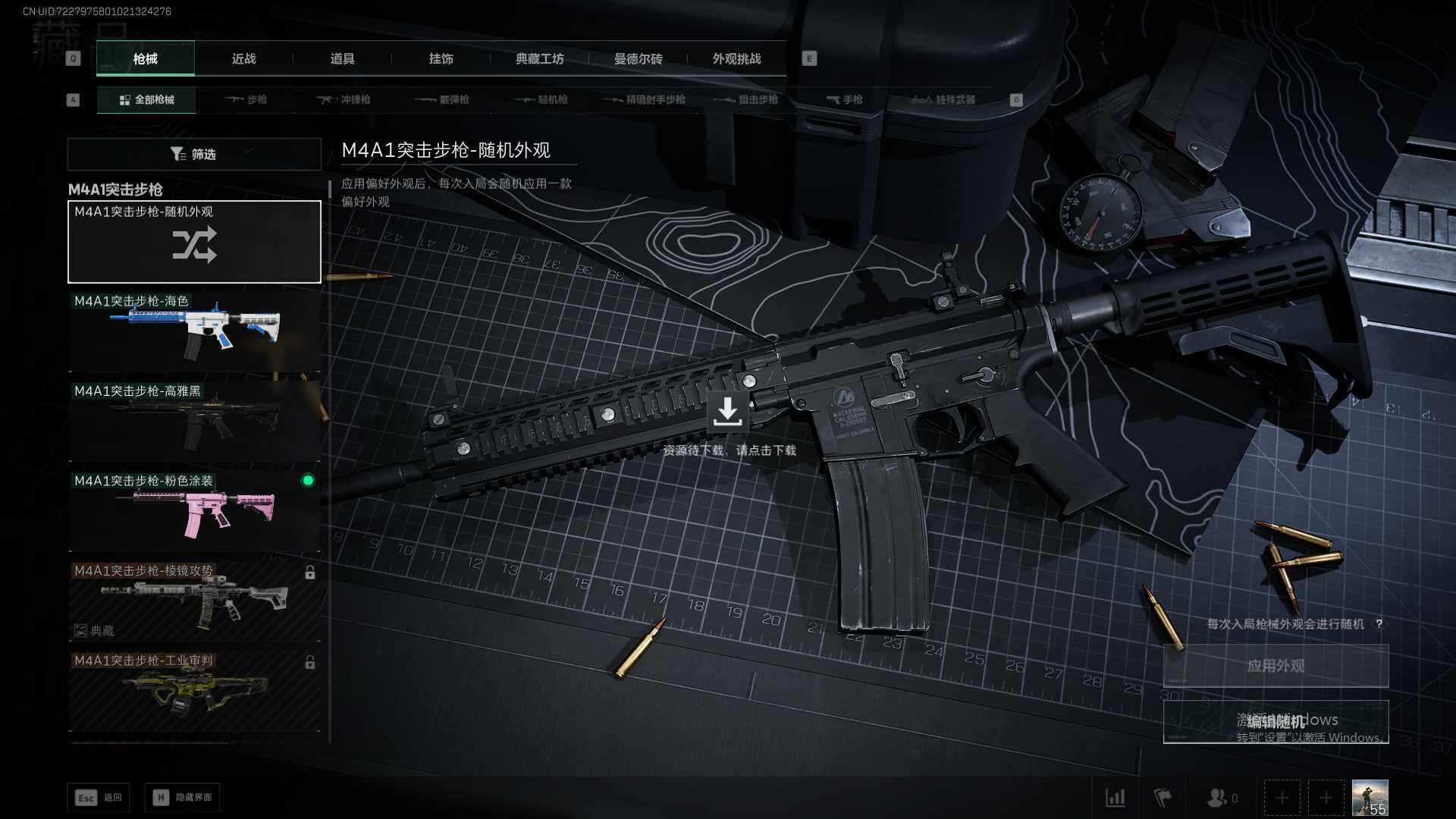Open the bar chart statistics icon
This screenshot has width=1456, height=819.
coord(1115,798)
